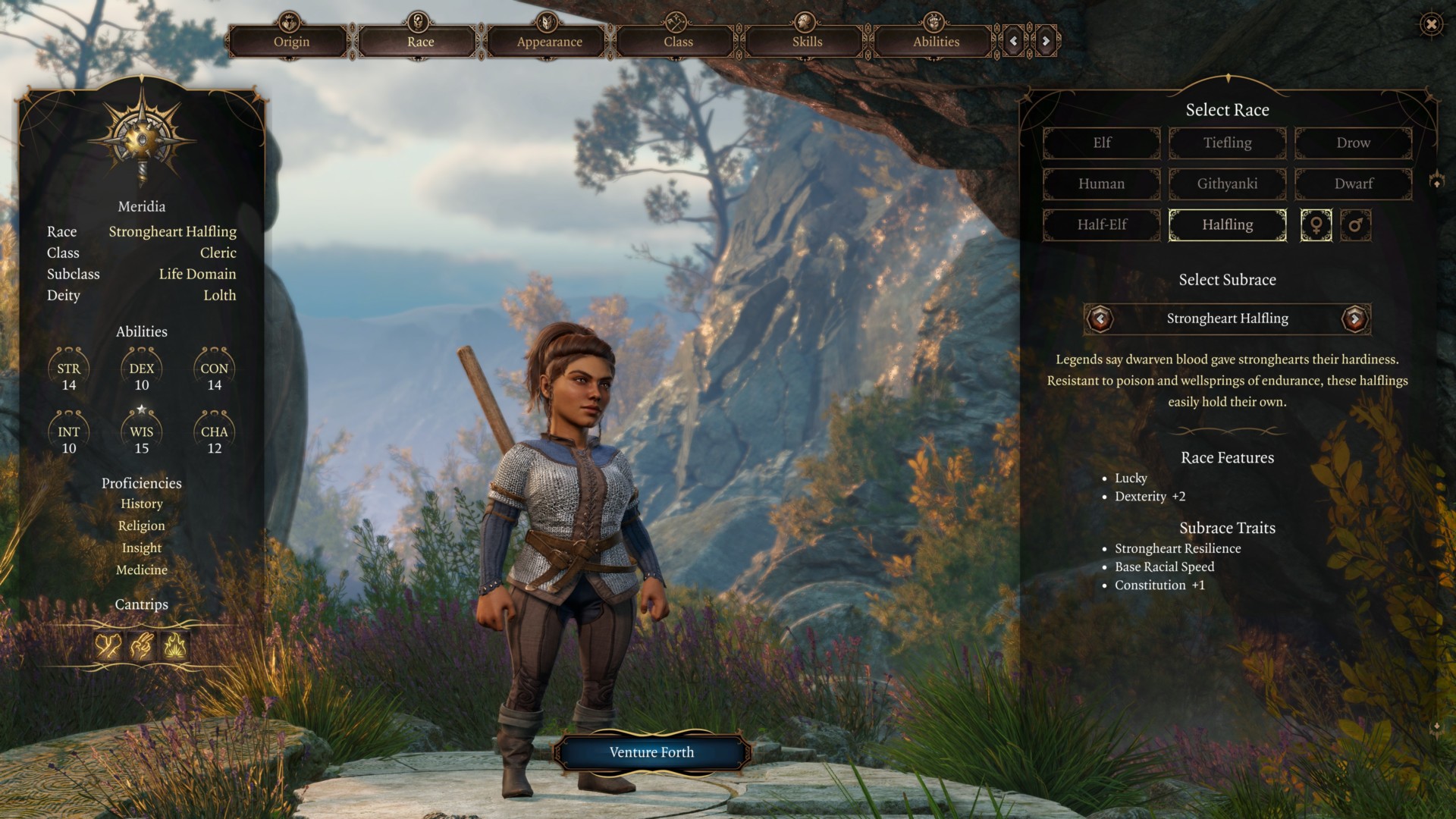
Task: Open the Origin tab
Action: [291, 41]
